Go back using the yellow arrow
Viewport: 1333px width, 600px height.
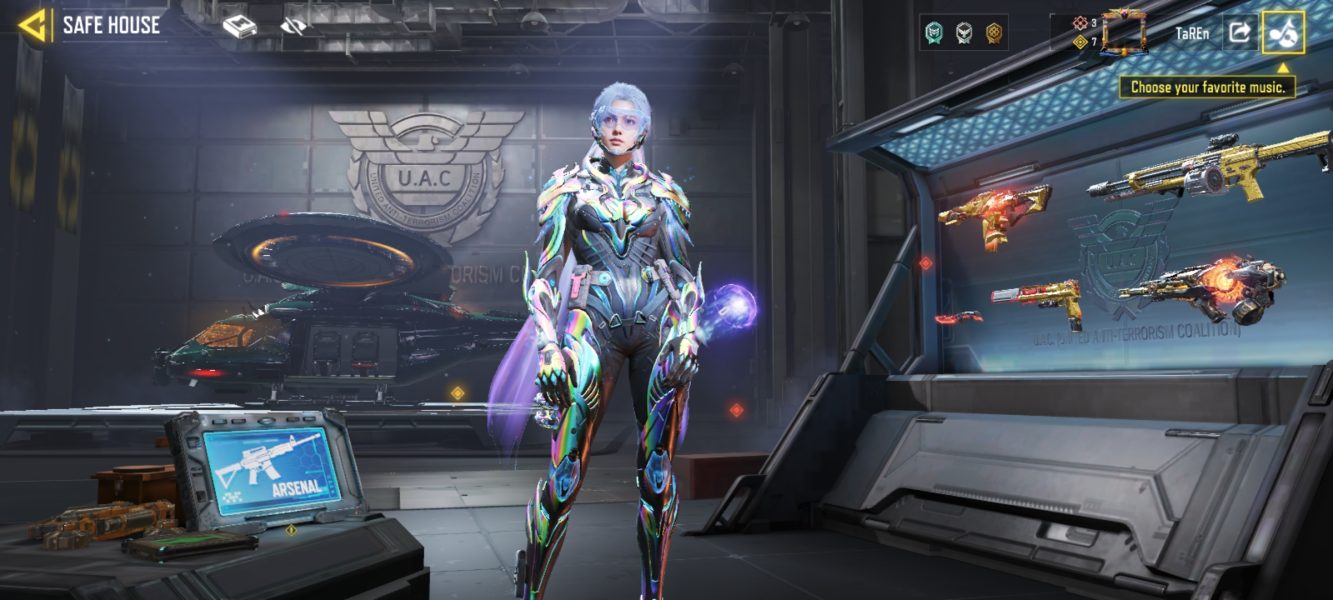(x=33, y=26)
